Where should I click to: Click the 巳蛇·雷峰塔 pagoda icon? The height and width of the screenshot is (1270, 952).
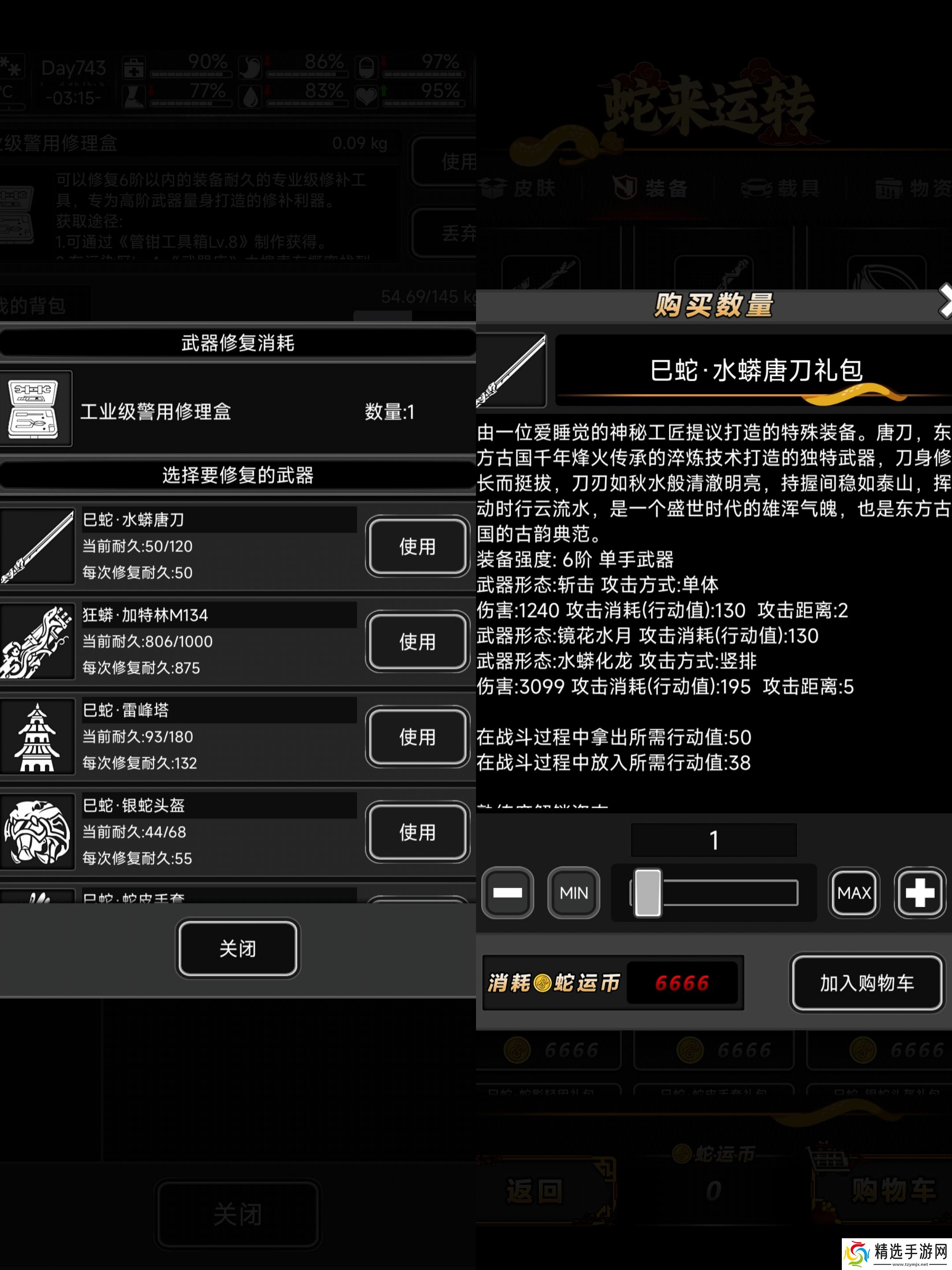coord(37,736)
